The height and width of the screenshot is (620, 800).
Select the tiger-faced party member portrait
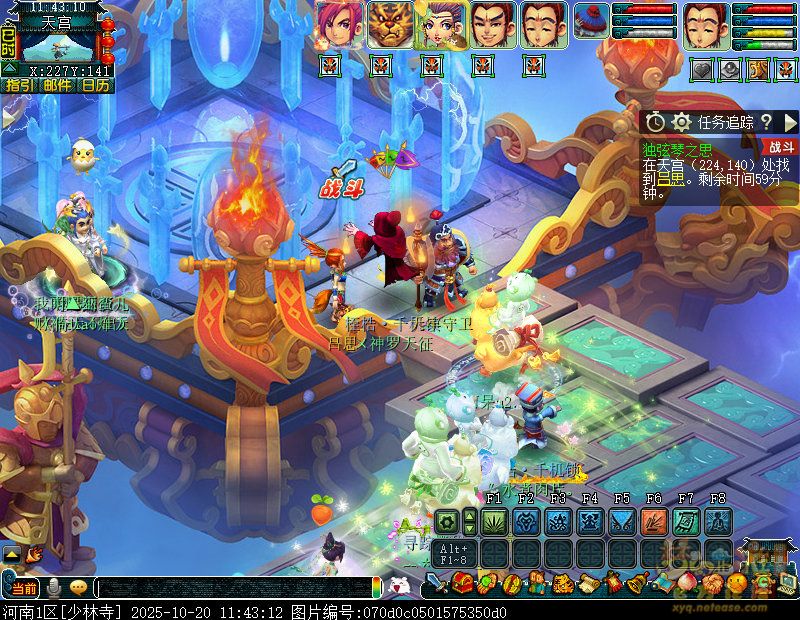pos(390,24)
